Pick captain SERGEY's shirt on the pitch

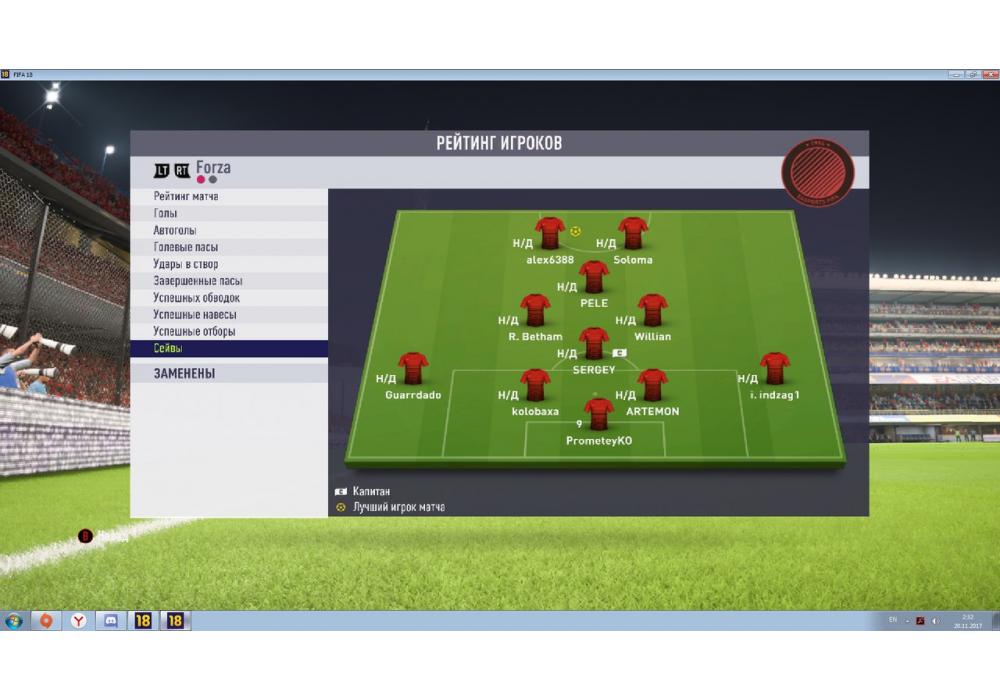click(594, 343)
